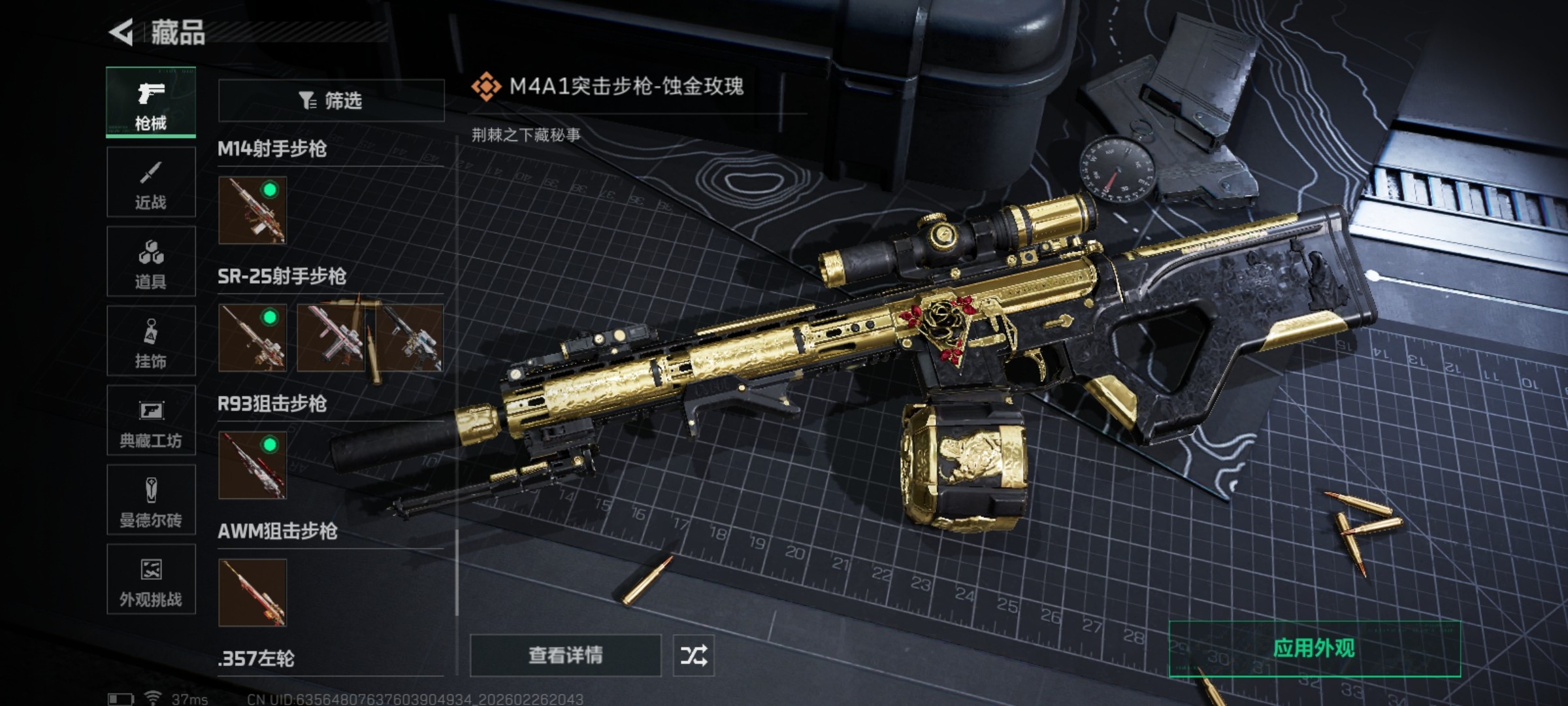Open the 筛选 filter button
This screenshot has height=706, width=1568.
(331, 101)
